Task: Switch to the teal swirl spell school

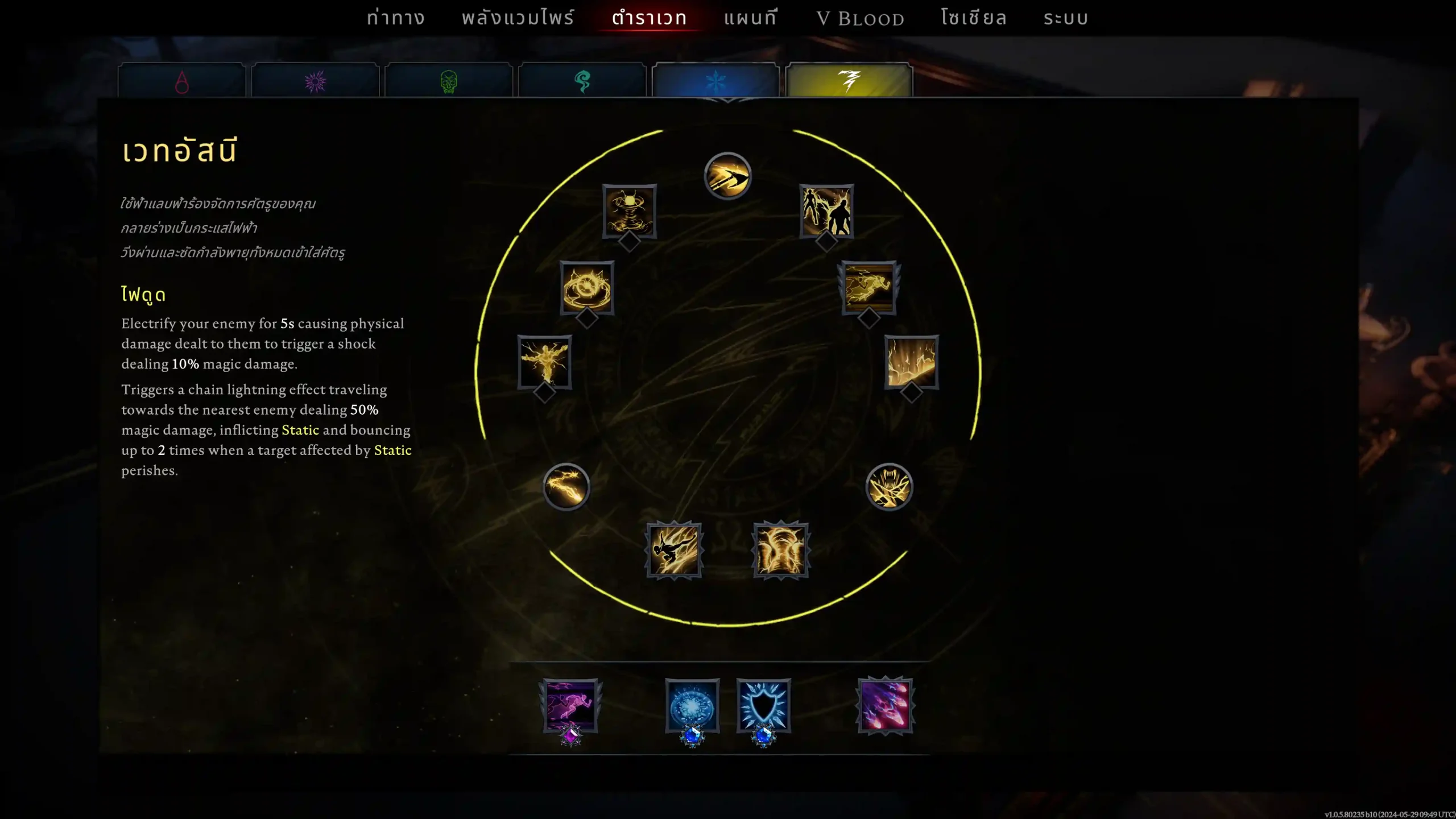Action: coord(582,81)
